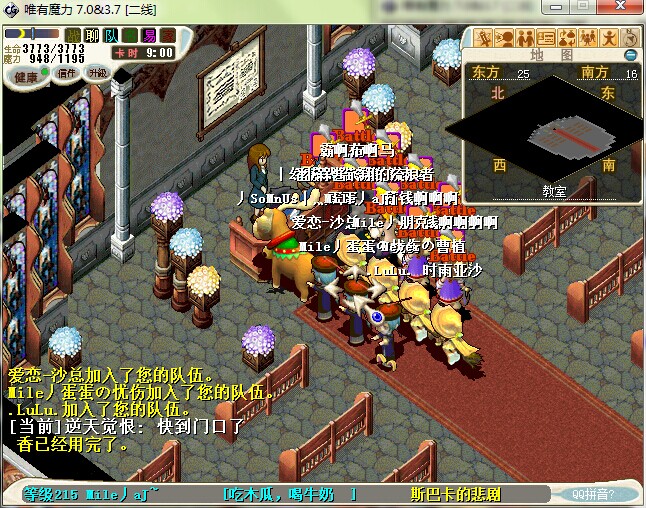This screenshot has height=508, width=646.
Task: Open the 健康 health status panel
Action: [26, 75]
